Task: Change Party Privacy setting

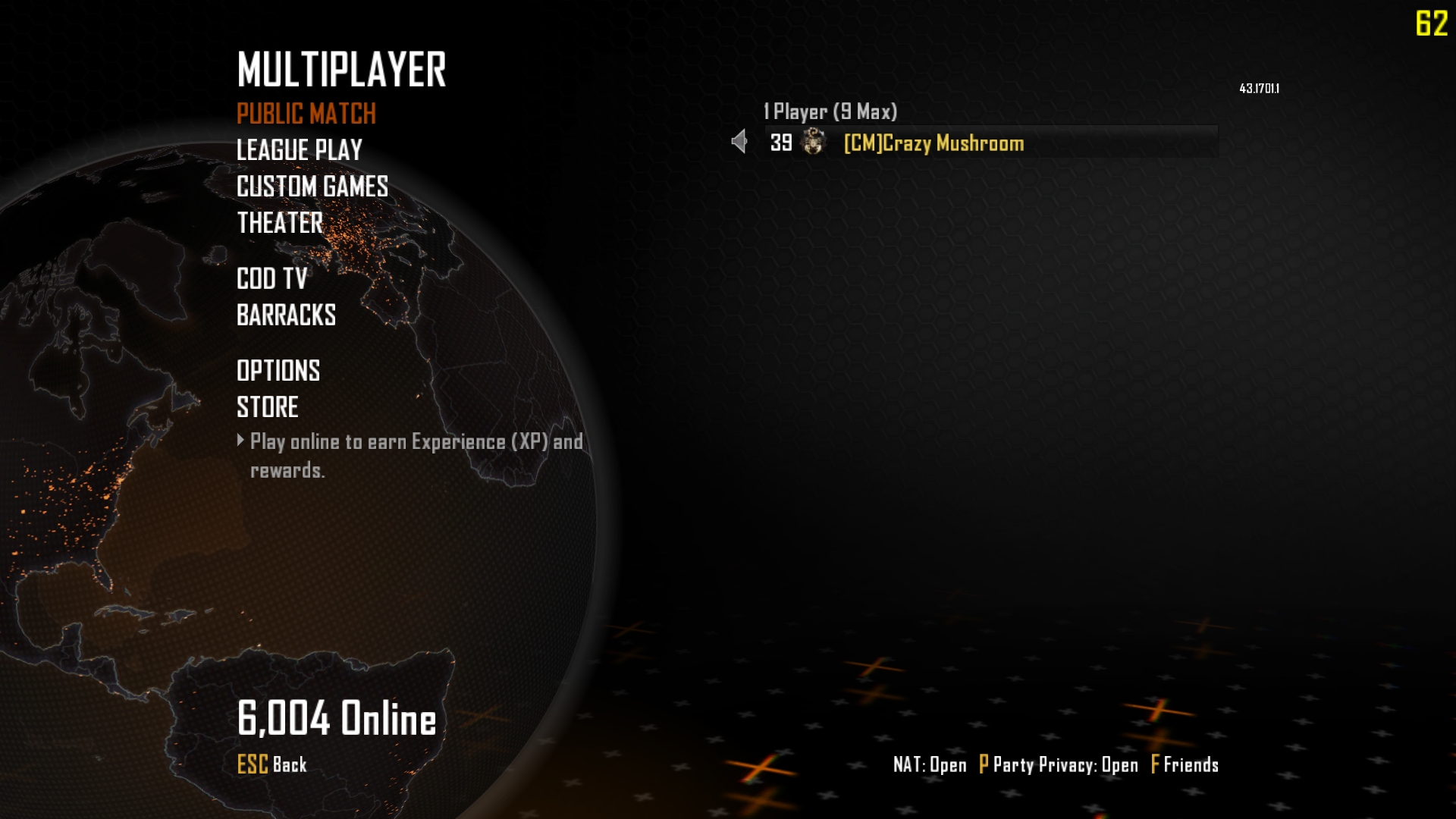Action: click(1059, 764)
